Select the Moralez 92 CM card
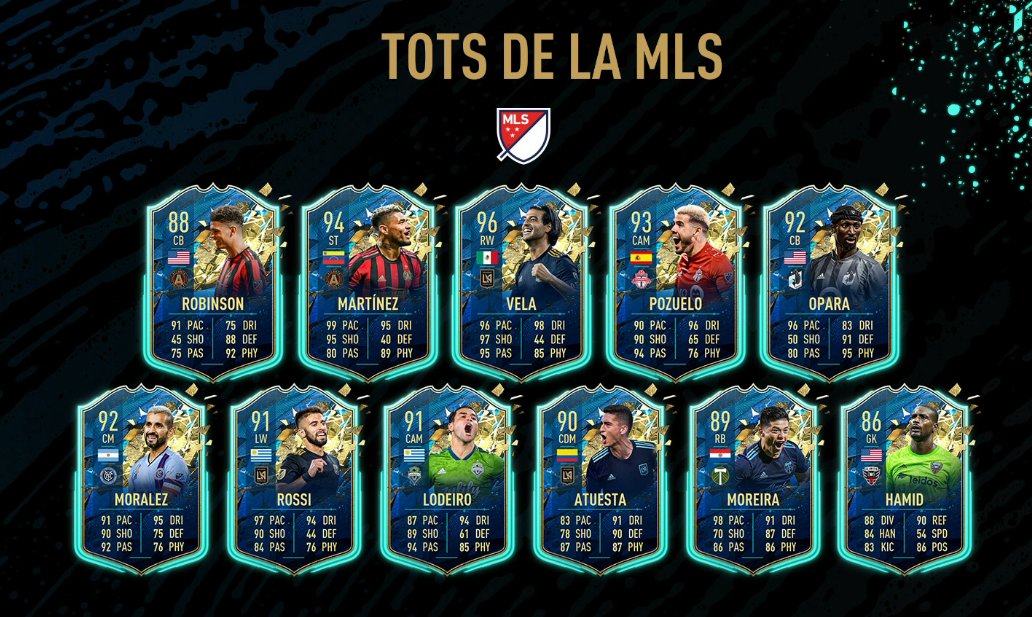 click(x=137, y=480)
